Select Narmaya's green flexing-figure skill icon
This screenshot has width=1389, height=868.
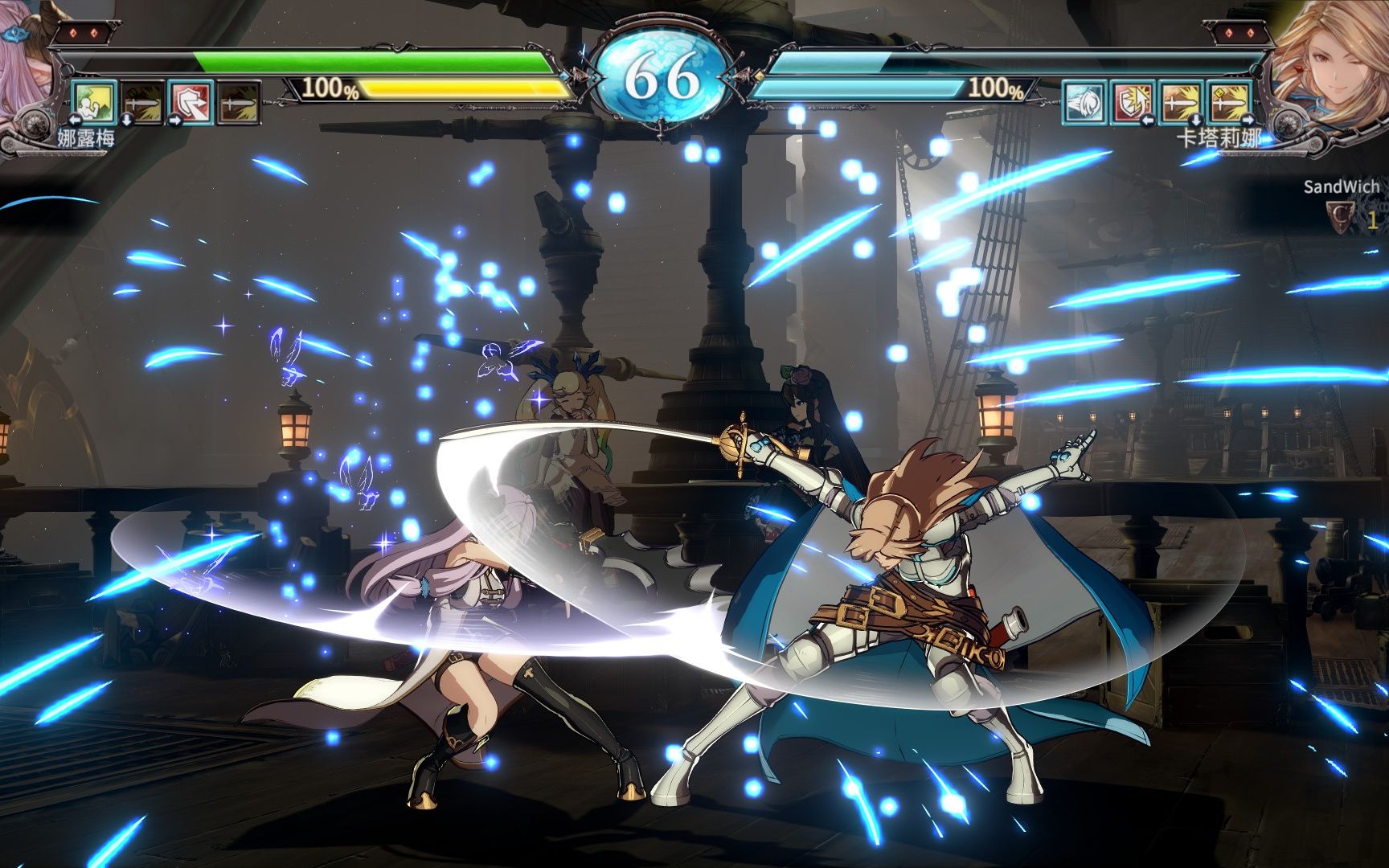coord(95,102)
